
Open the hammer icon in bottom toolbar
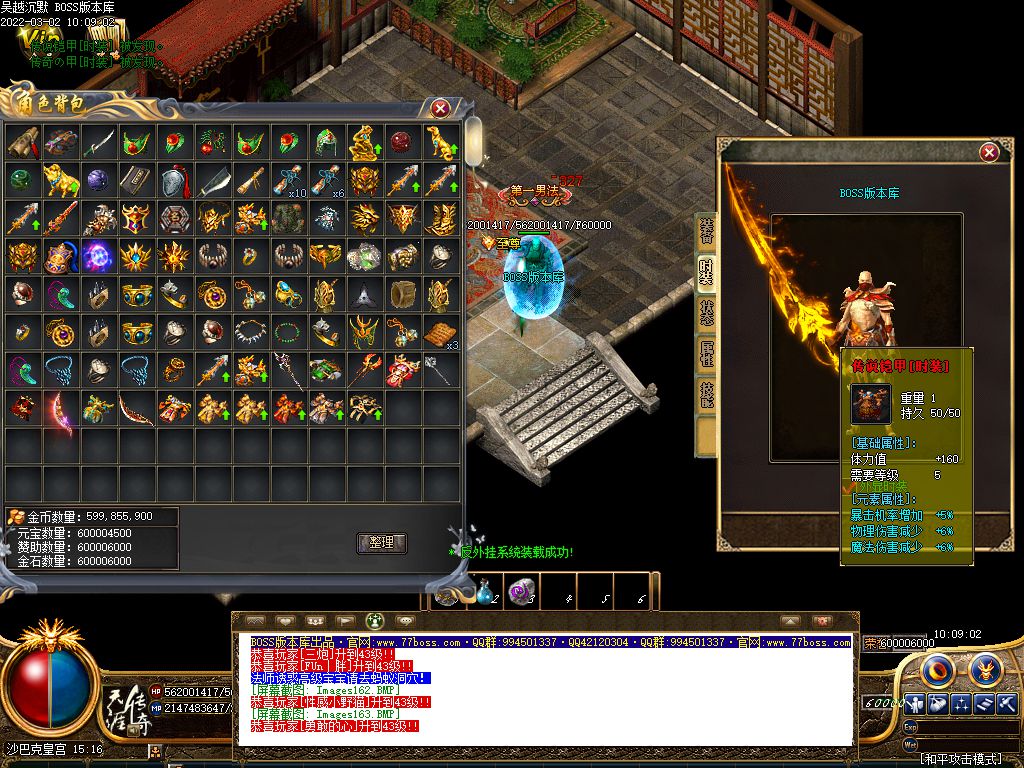coord(1006,703)
